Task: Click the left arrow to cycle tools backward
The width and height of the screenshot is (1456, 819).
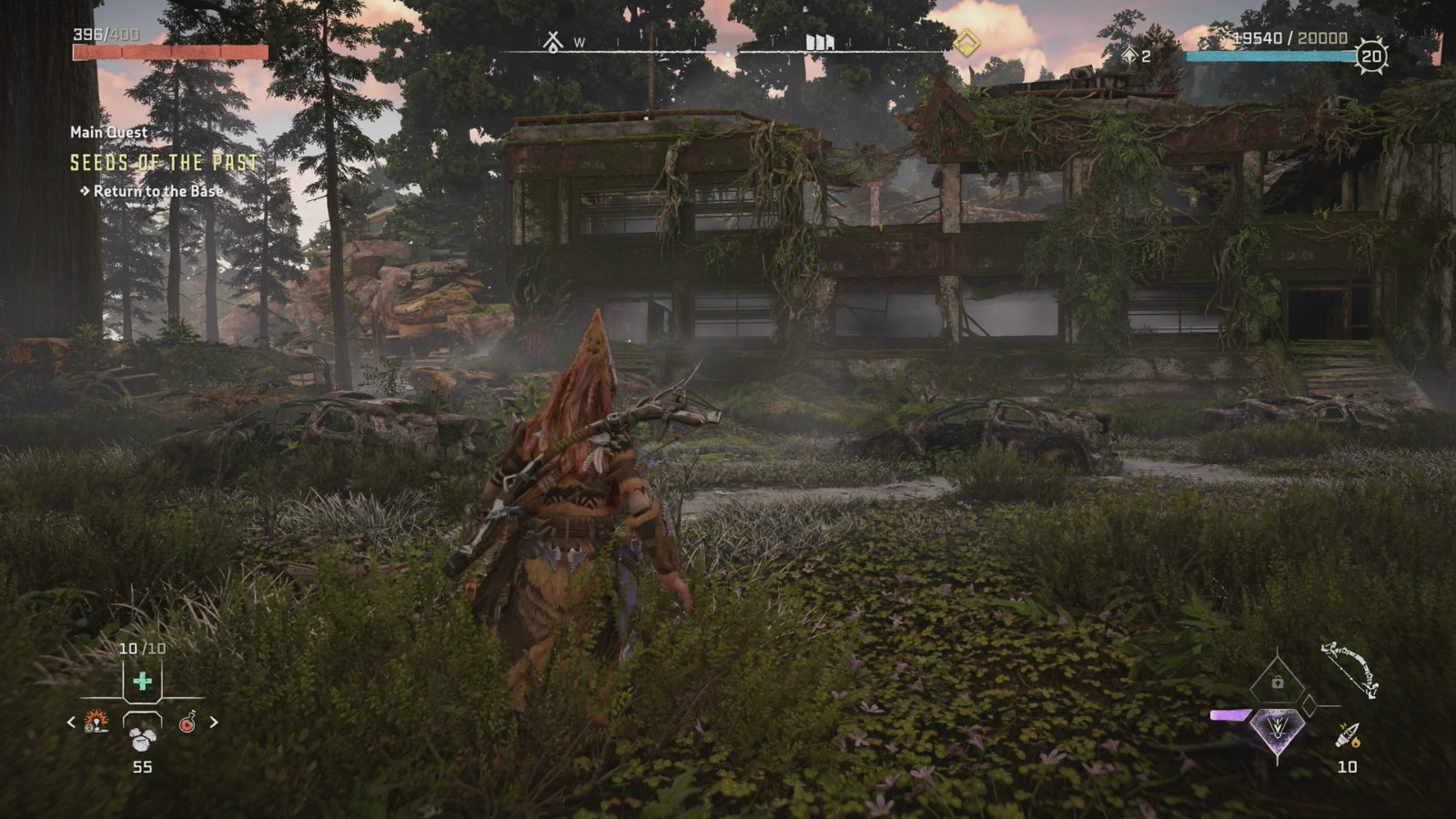Action: point(71,723)
